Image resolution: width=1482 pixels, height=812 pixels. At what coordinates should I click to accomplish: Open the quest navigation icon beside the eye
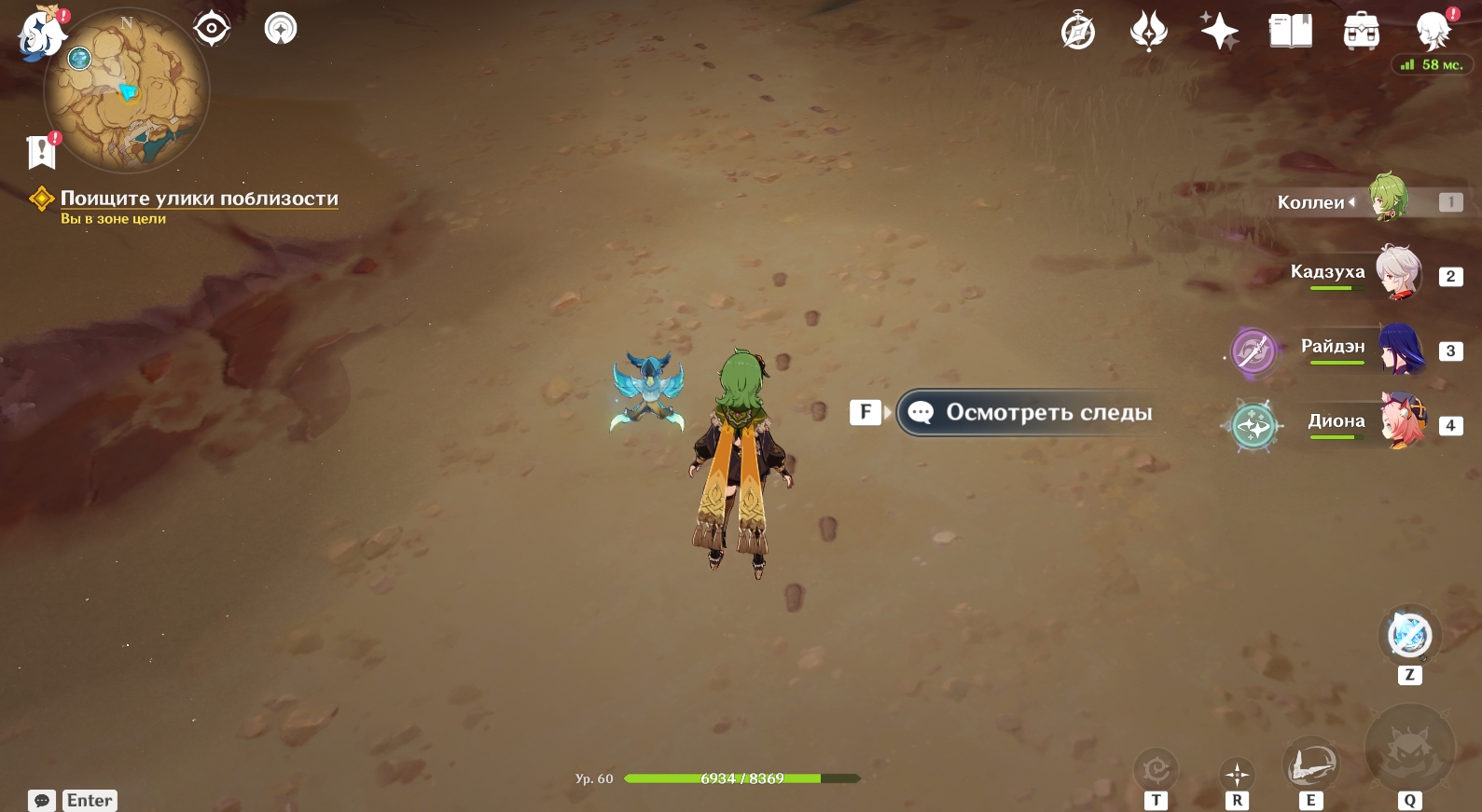click(280, 29)
